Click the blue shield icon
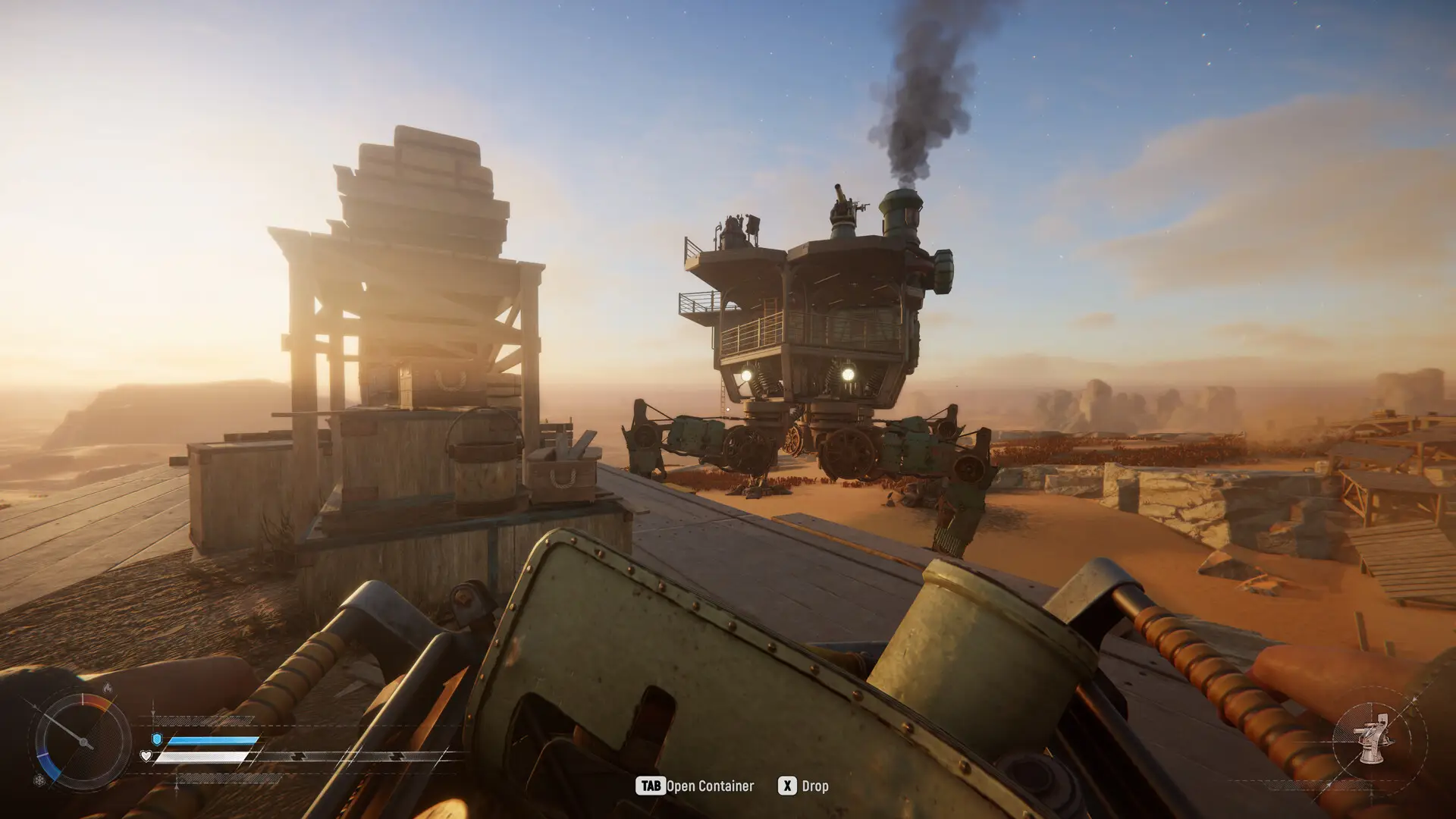 [157, 739]
